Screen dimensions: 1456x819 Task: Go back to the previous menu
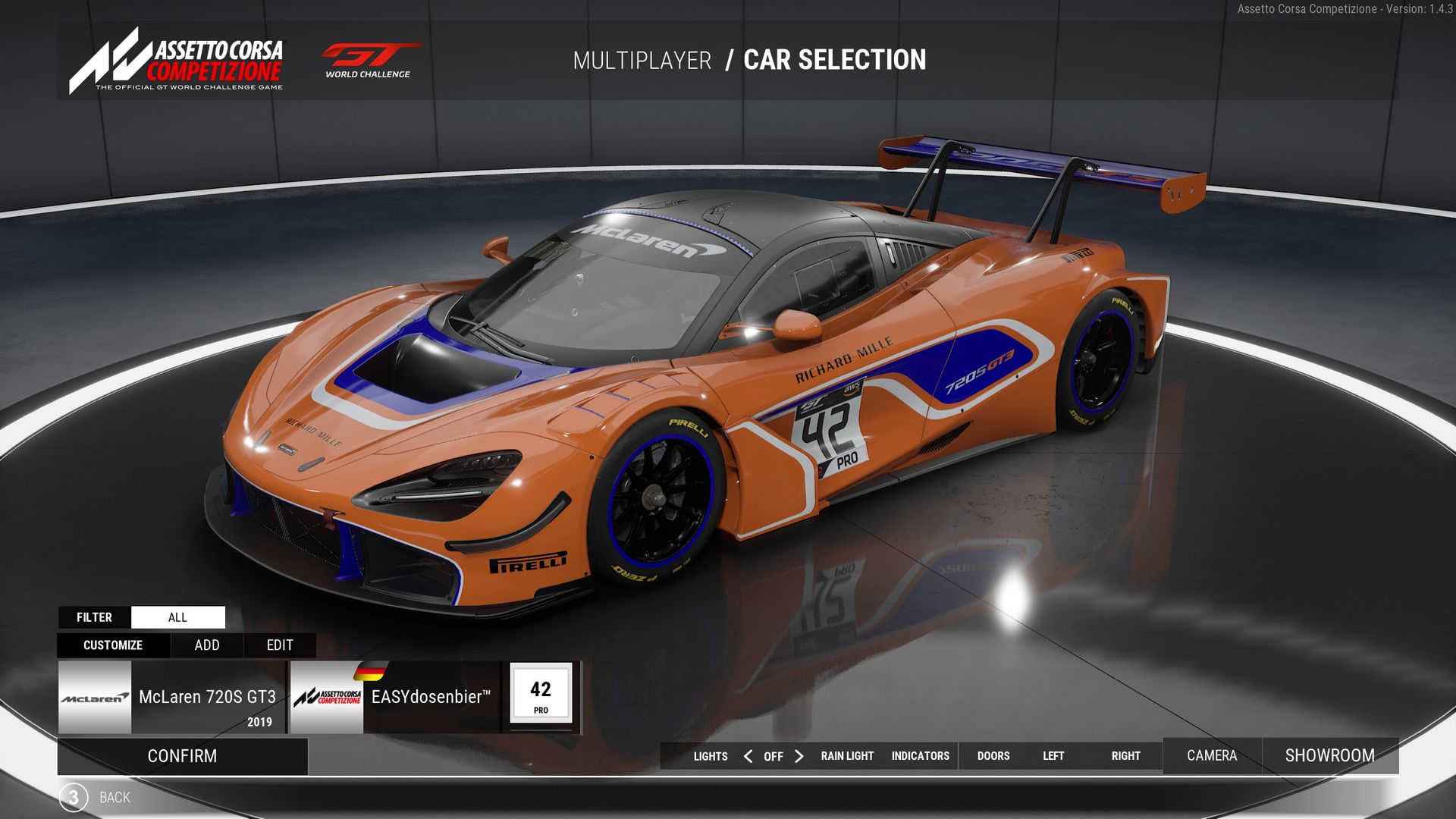114,798
